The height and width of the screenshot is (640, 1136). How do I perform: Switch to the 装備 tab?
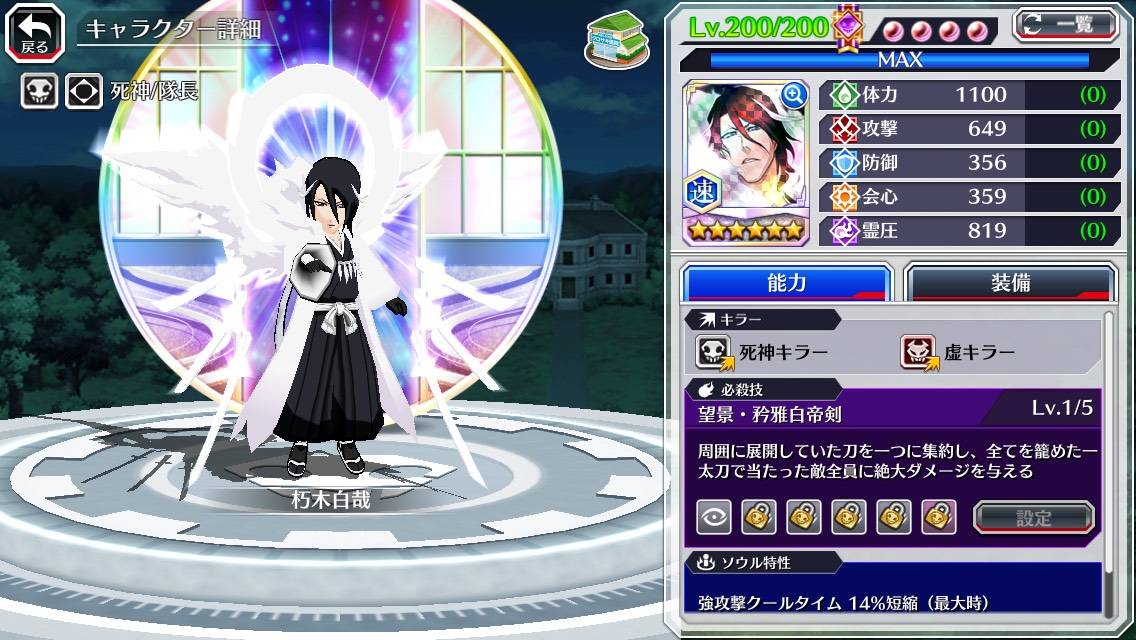[x=1010, y=283]
